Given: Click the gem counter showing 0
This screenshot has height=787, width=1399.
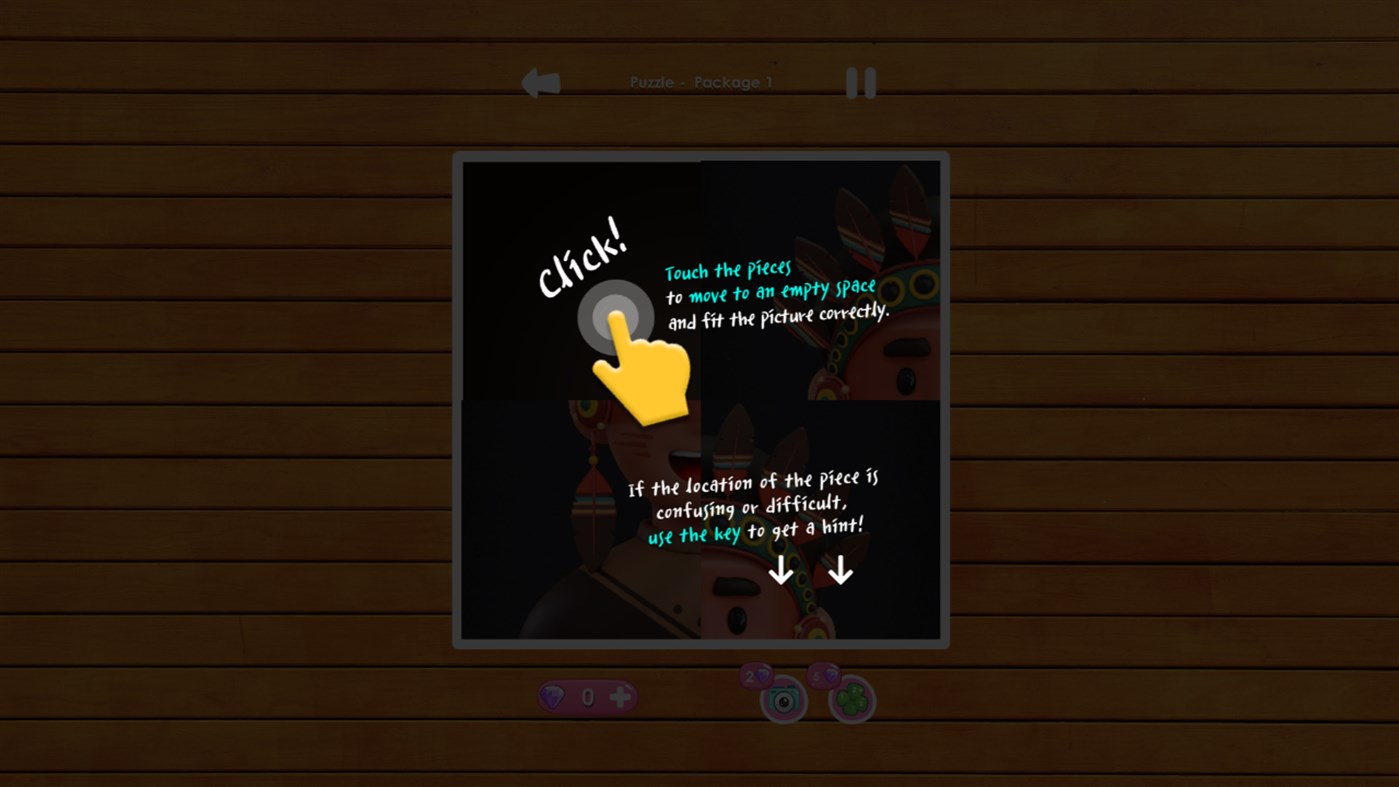Looking at the screenshot, I should (x=588, y=695).
